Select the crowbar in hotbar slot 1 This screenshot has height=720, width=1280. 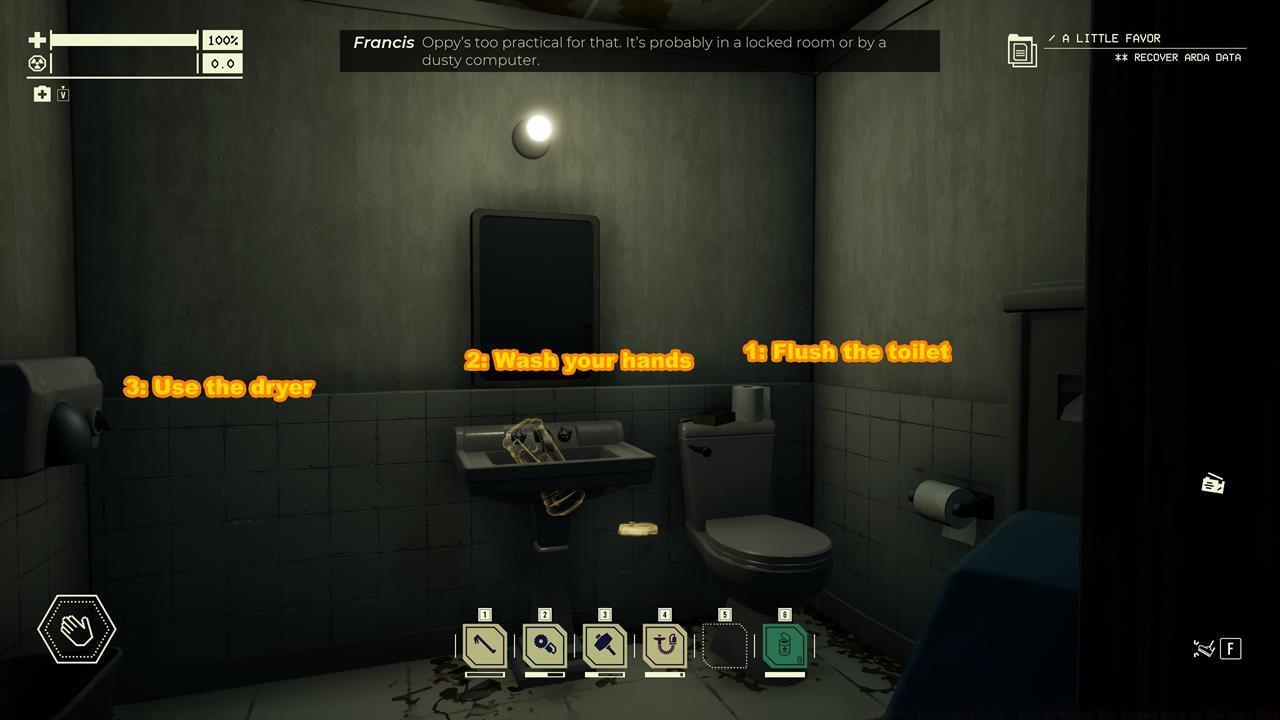coord(483,646)
